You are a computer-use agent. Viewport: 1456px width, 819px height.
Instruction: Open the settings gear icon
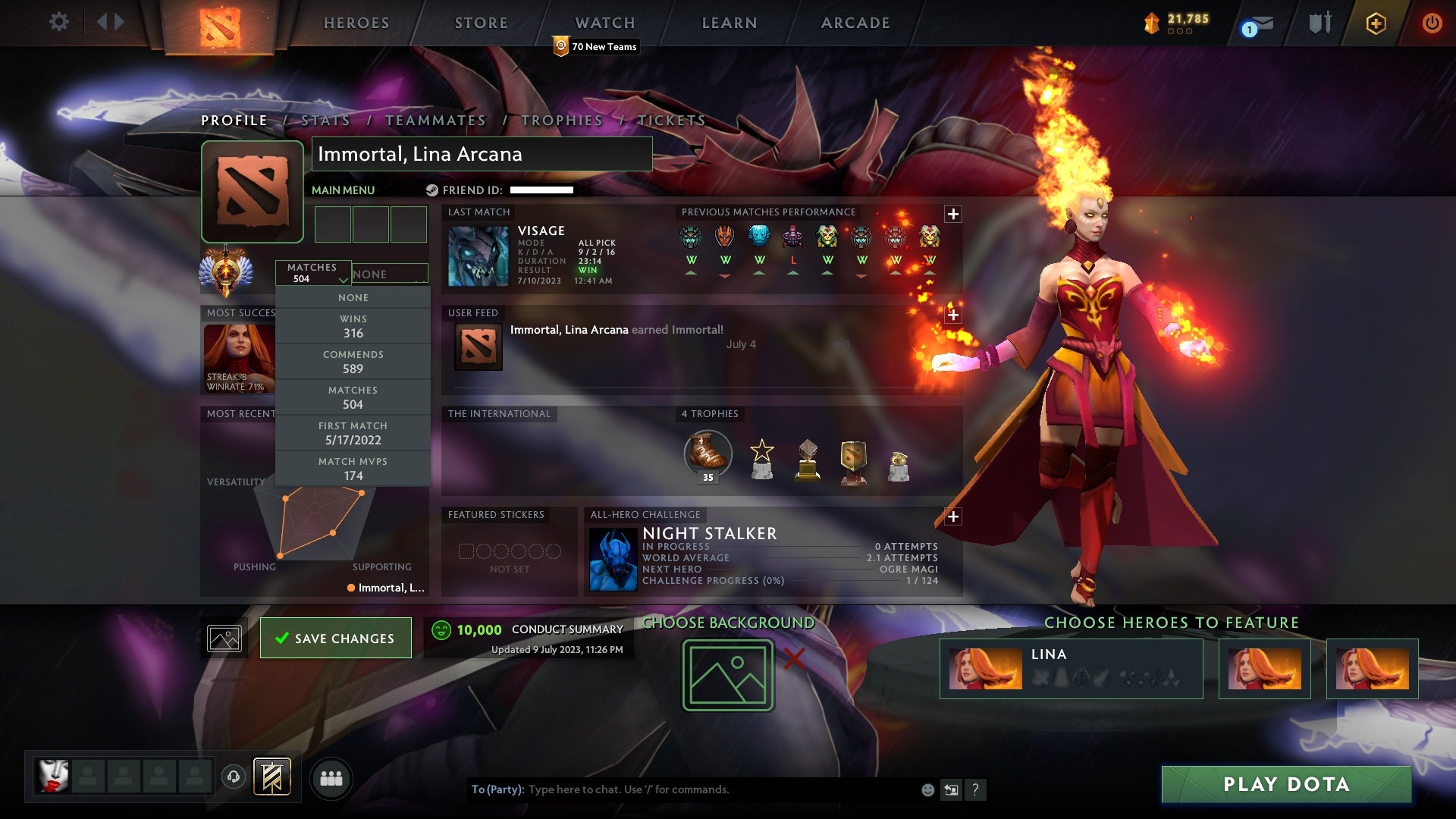59,21
